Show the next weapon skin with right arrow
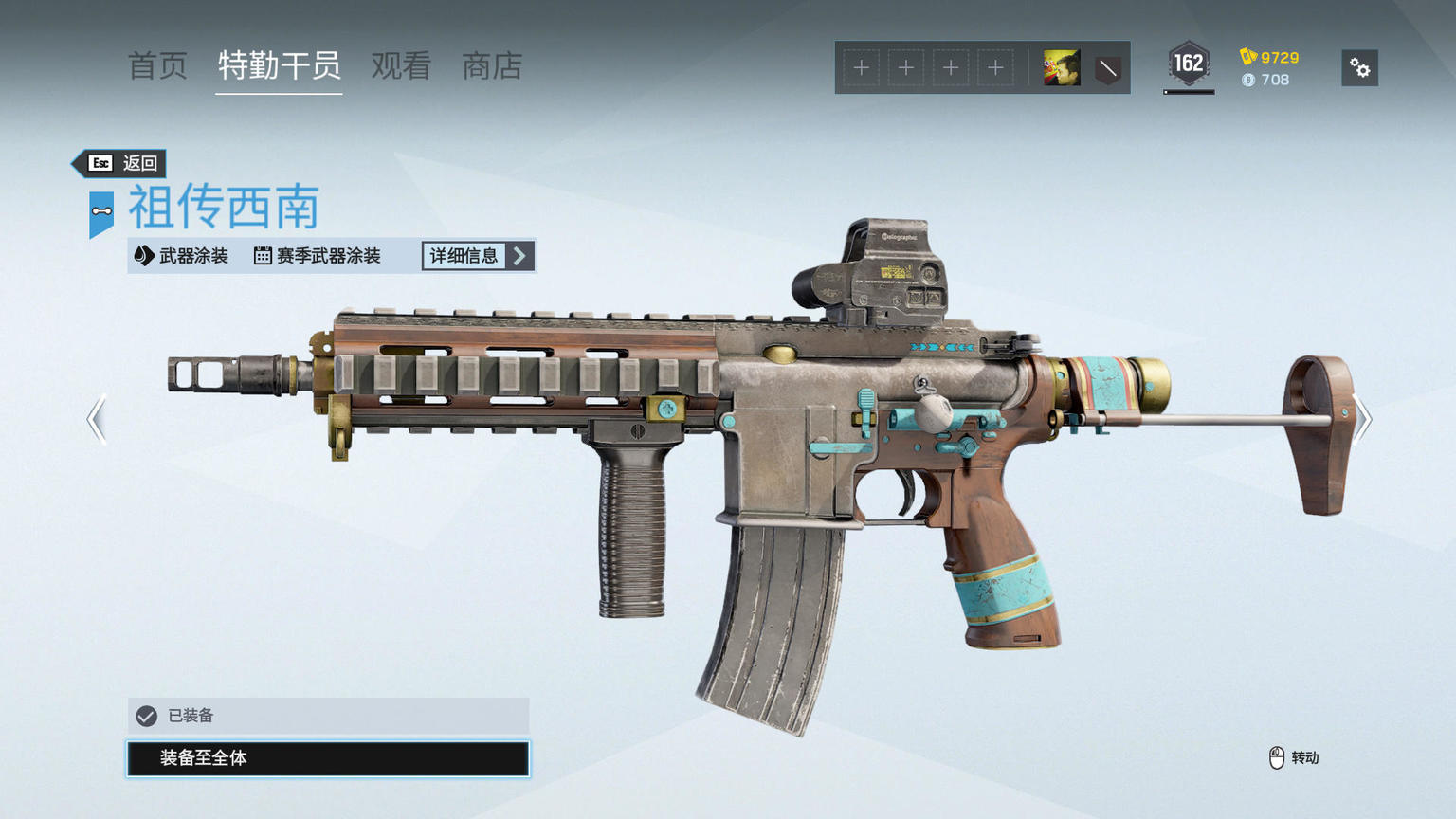The width and height of the screenshot is (1456, 819). [1361, 419]
